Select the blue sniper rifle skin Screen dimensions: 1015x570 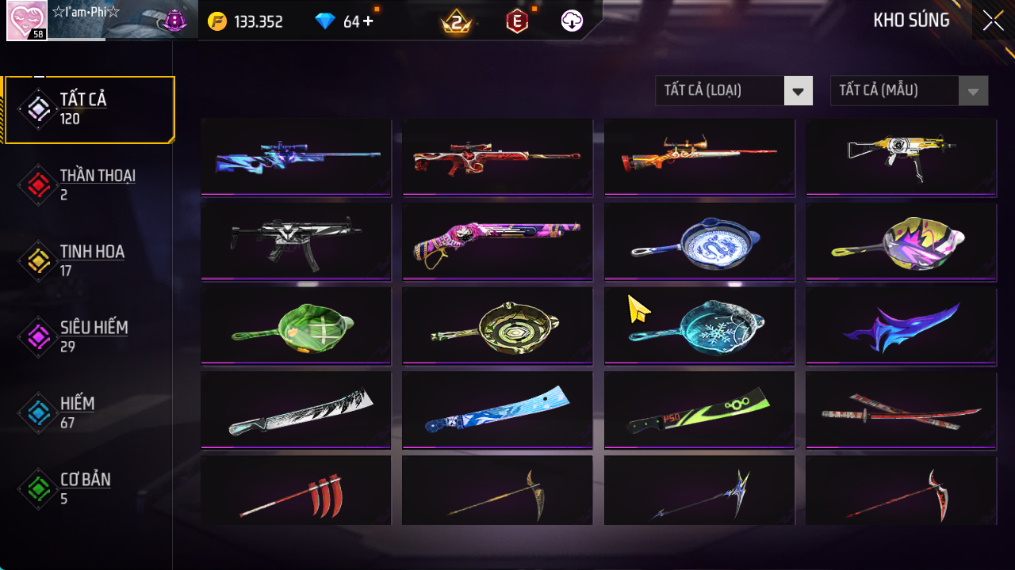click(x=296, y=157)
